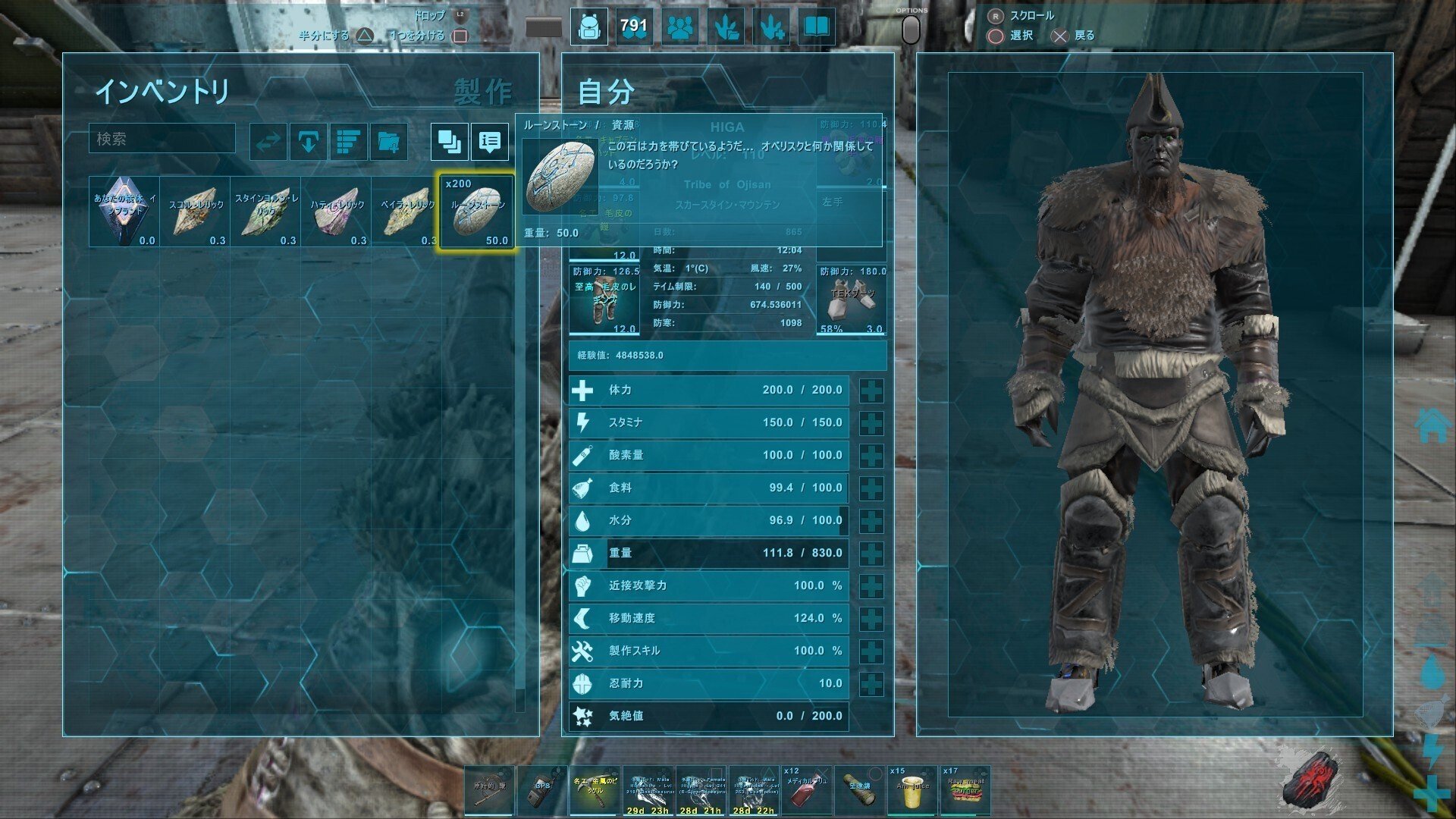The image size is (1456, 819).
Task: Switch to the tribe members tab
Action: click(x=681, y=28)
